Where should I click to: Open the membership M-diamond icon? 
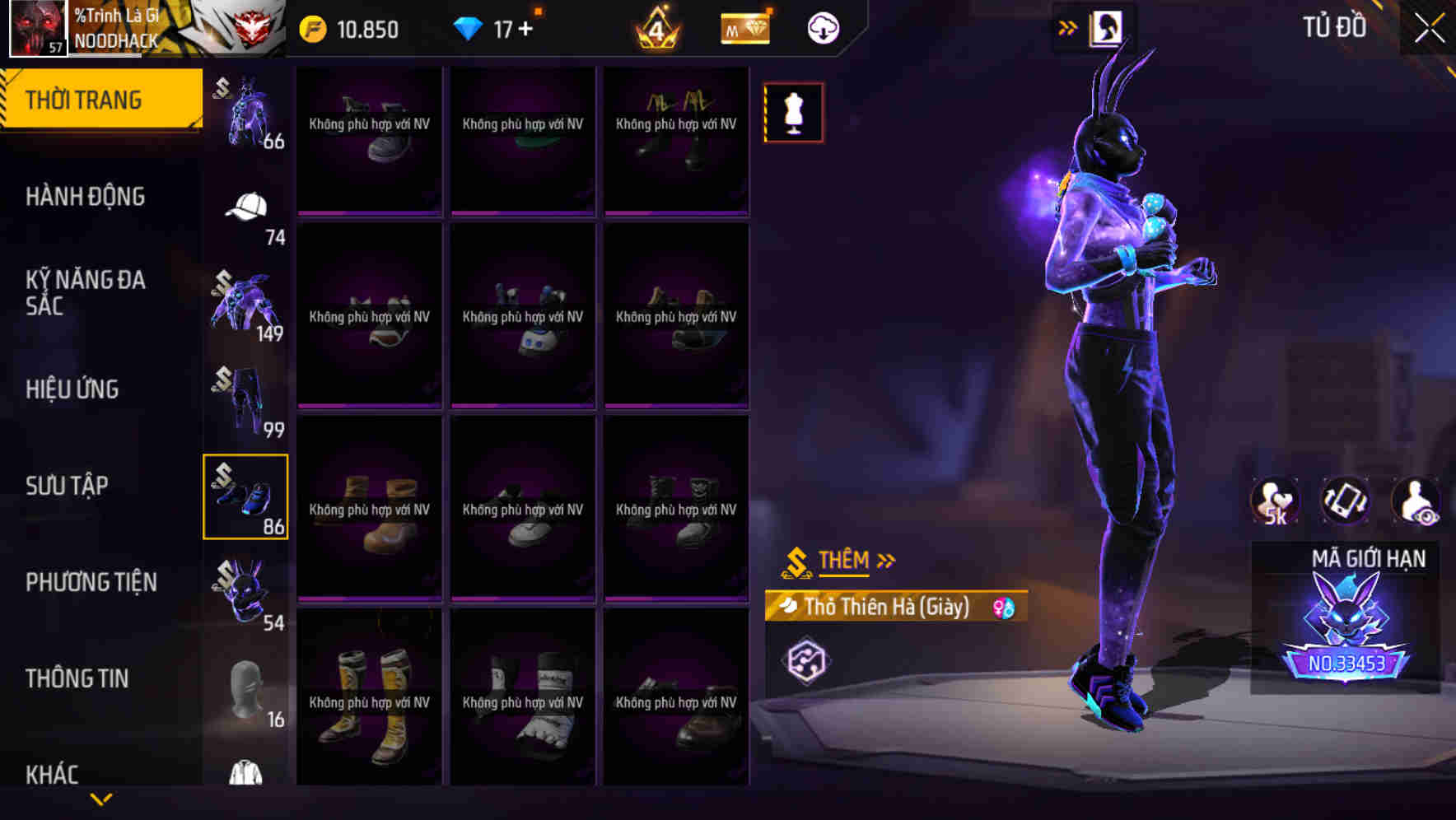[744, 27]
